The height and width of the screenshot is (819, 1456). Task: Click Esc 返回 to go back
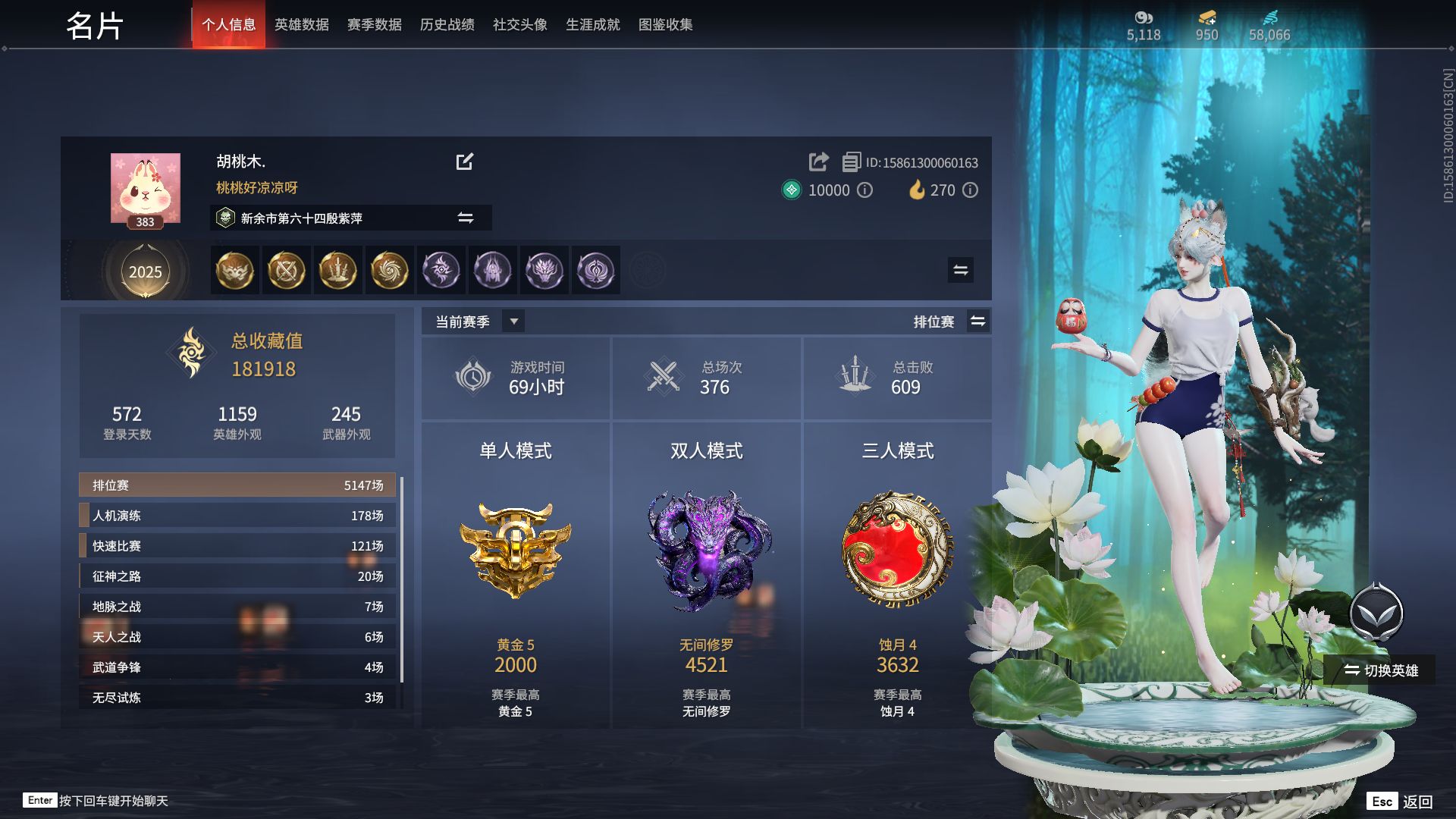click(1399, 800)
